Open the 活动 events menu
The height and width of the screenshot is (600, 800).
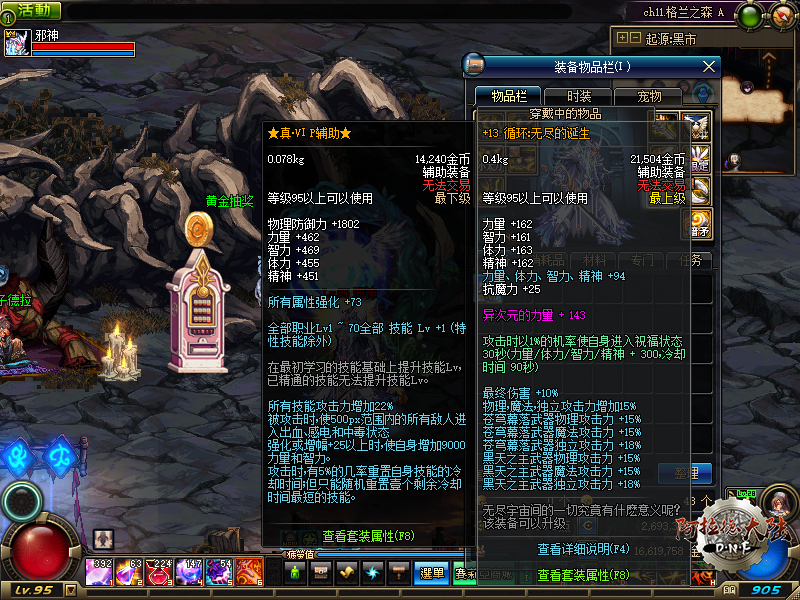(32, 10)
